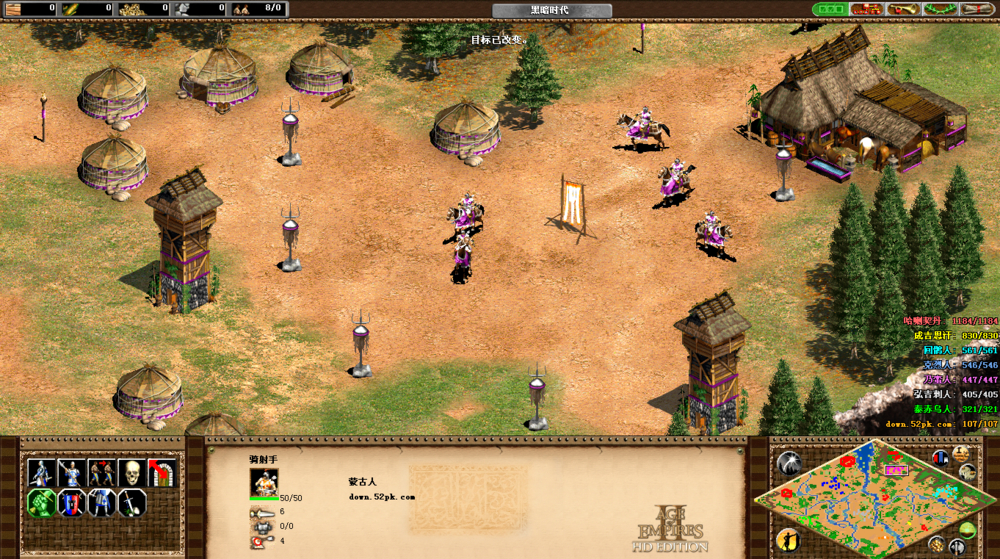This screenshot has height=559, width=1000.
Task: Open the objectives checklist button
Action: pyautogui.click(x=831, y=9)
